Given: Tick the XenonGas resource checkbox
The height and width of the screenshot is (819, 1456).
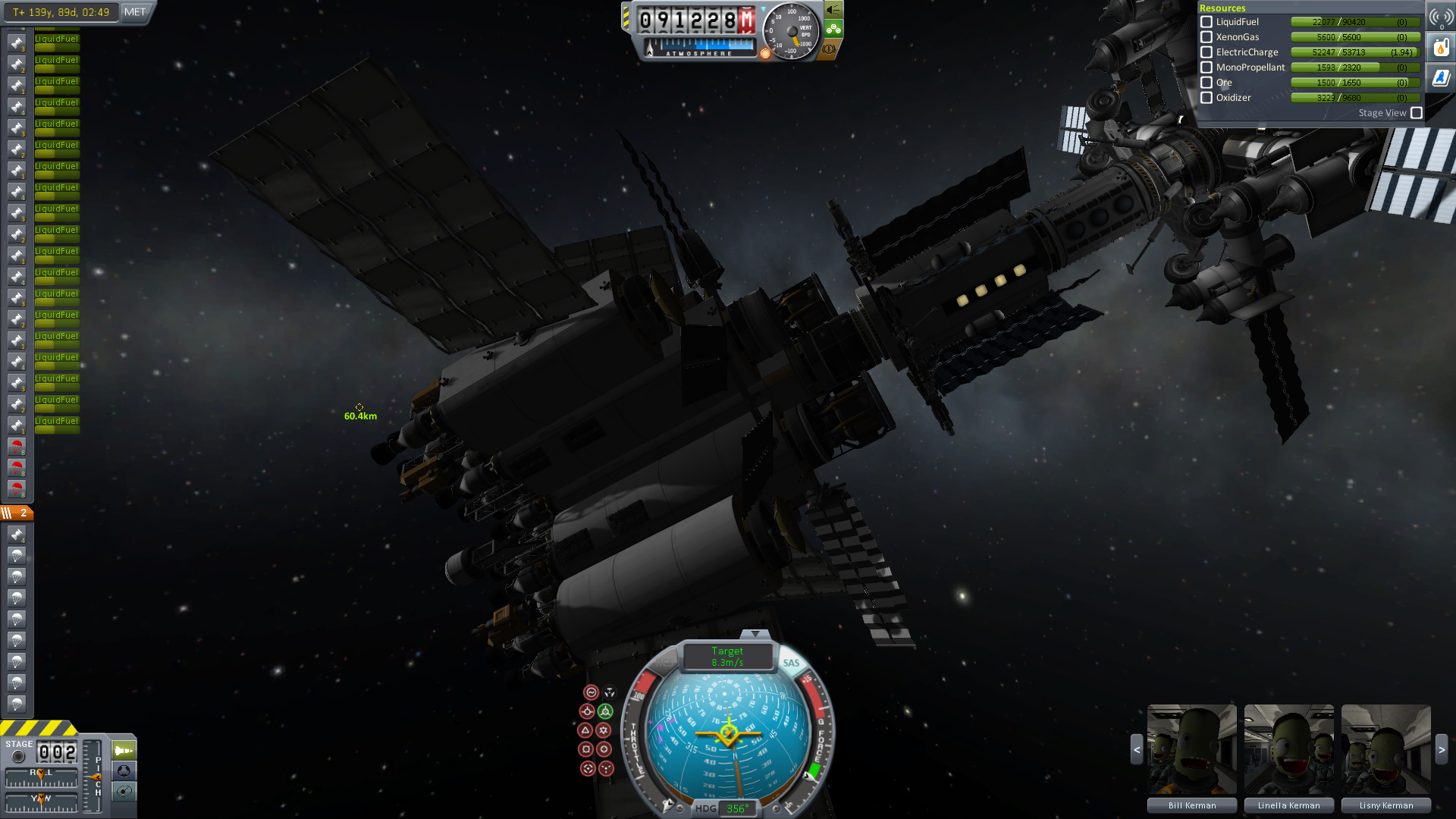Looking at the screenshot, I should pos(1207,37).
